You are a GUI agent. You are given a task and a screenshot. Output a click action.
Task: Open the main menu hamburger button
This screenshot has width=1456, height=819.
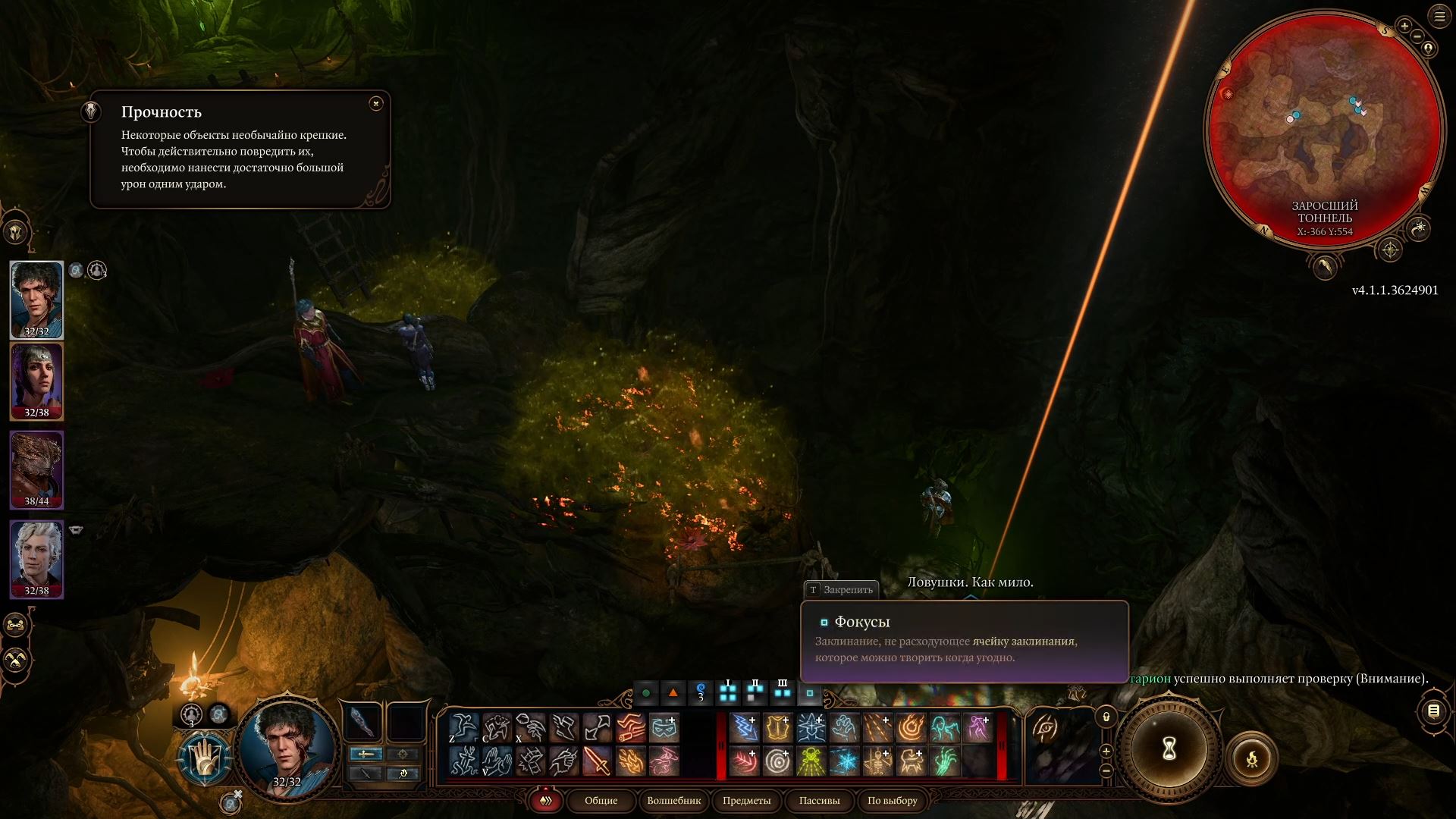point(1439,16)
